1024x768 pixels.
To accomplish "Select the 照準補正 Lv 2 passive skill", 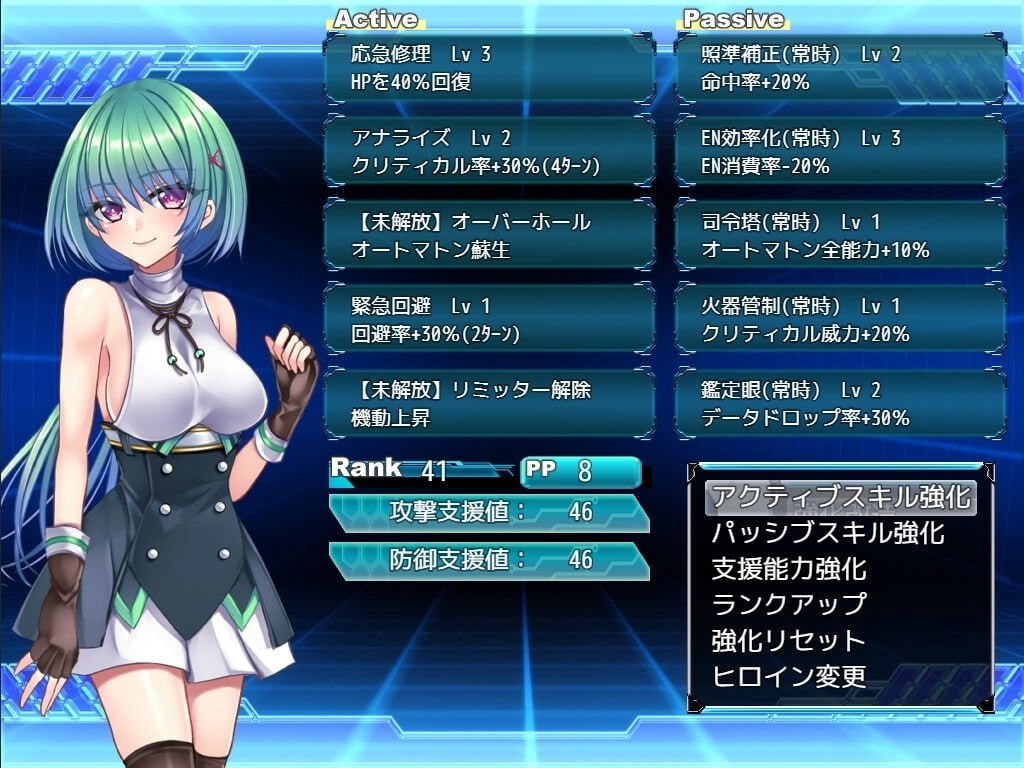I will [x=840, y=68].
